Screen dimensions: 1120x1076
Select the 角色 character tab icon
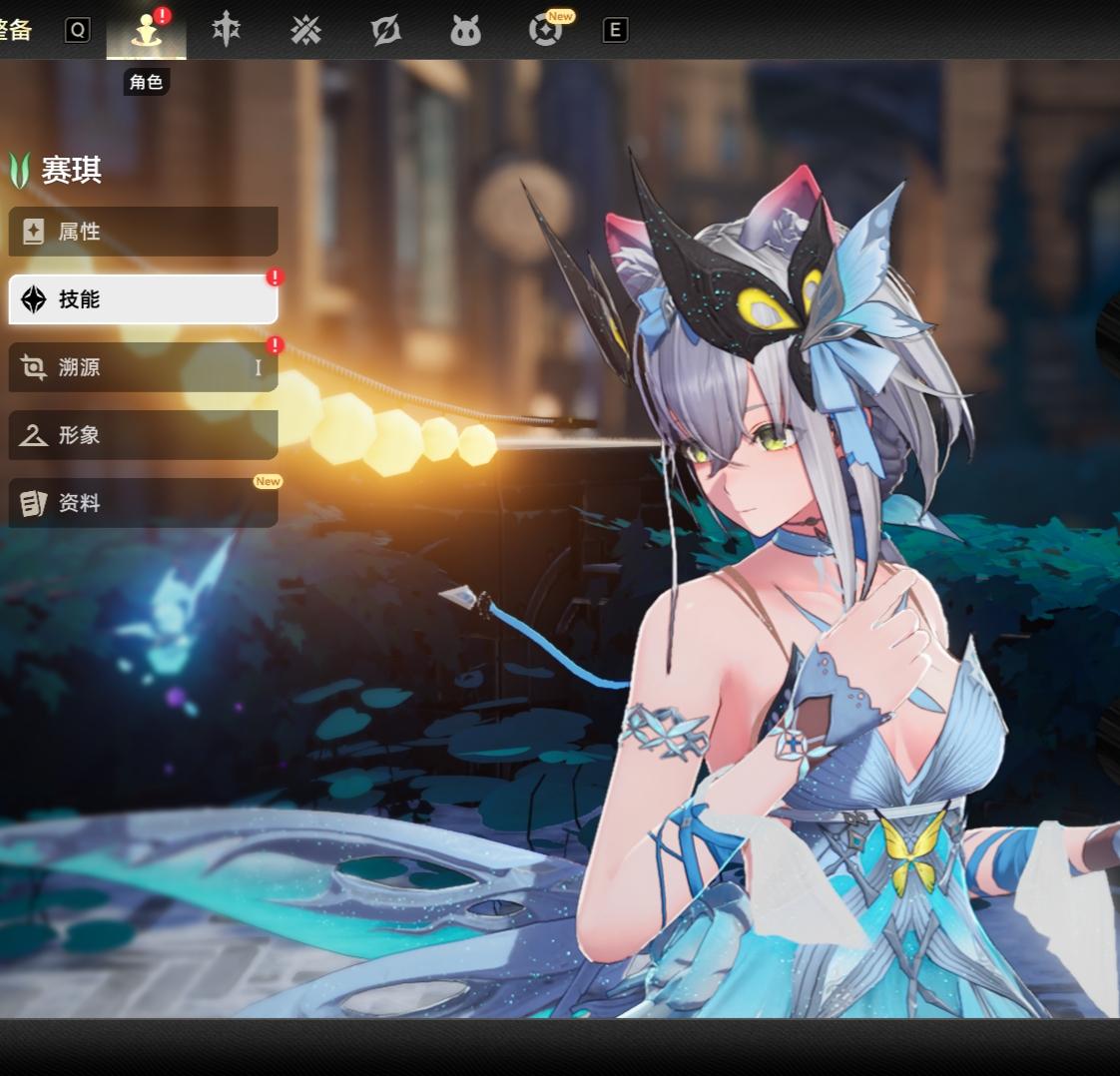pos(147,31)
